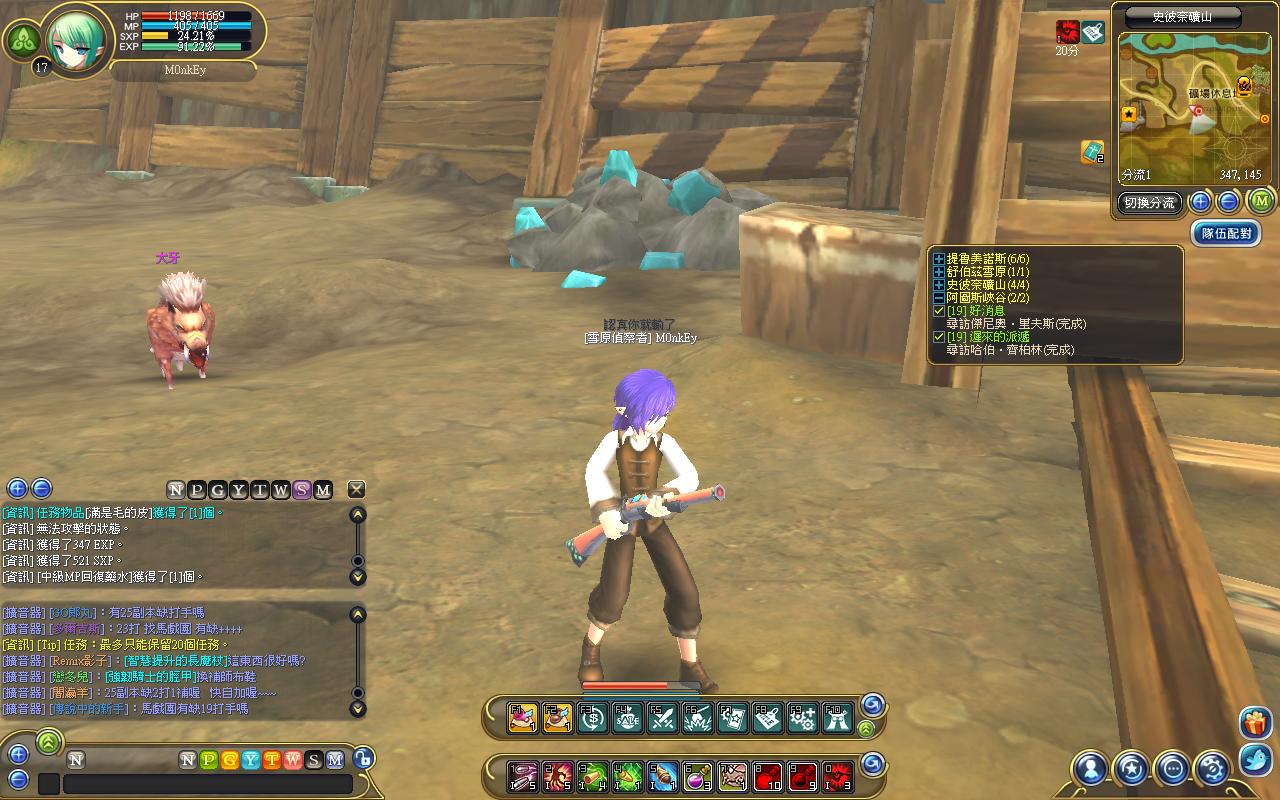Viewport: 1280px width, 800px height.
Task: Select the F5 crossed swords icon
Action: coord(662,717)
